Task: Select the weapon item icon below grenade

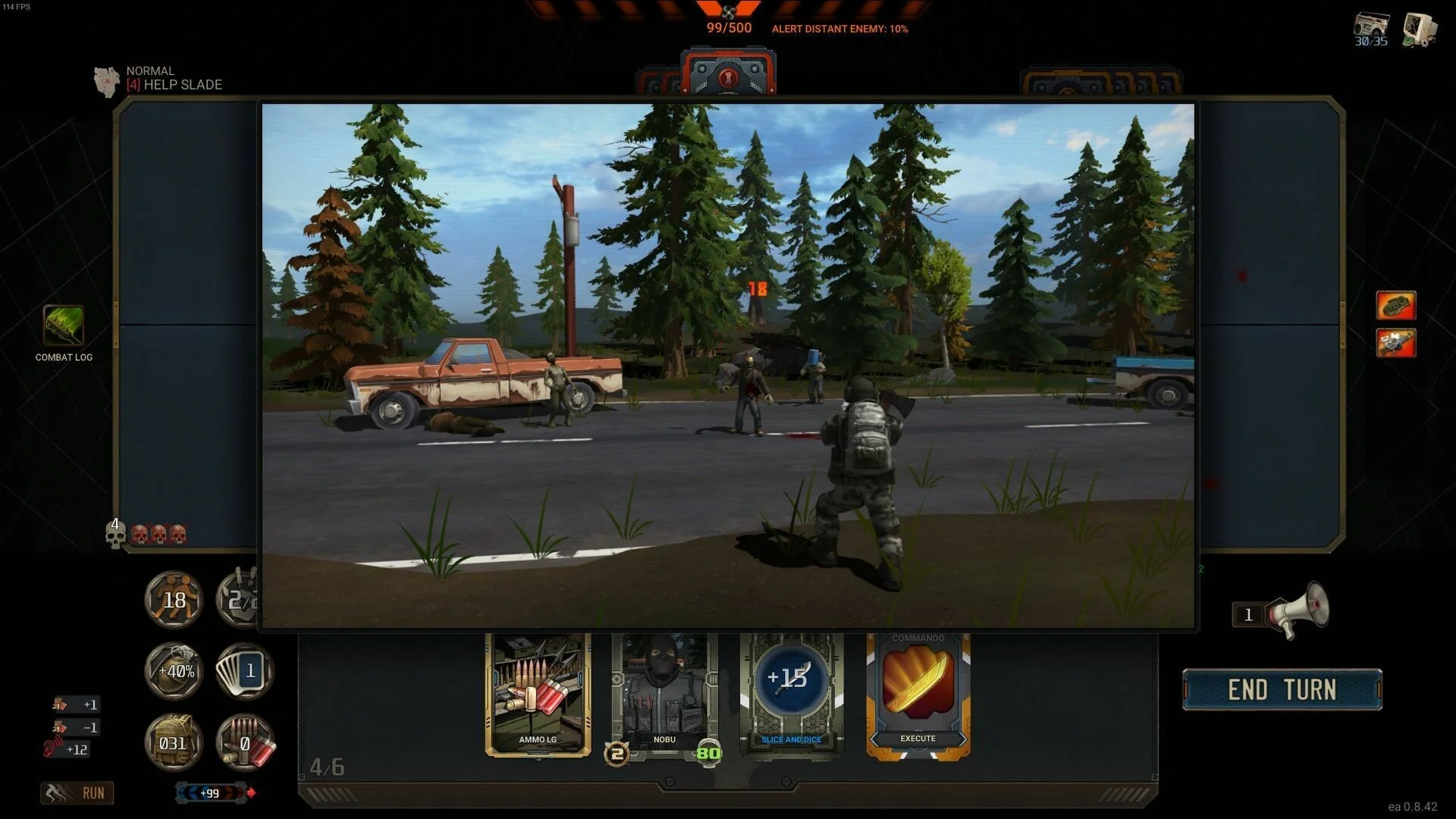Action: click(x=1395, y=343)
